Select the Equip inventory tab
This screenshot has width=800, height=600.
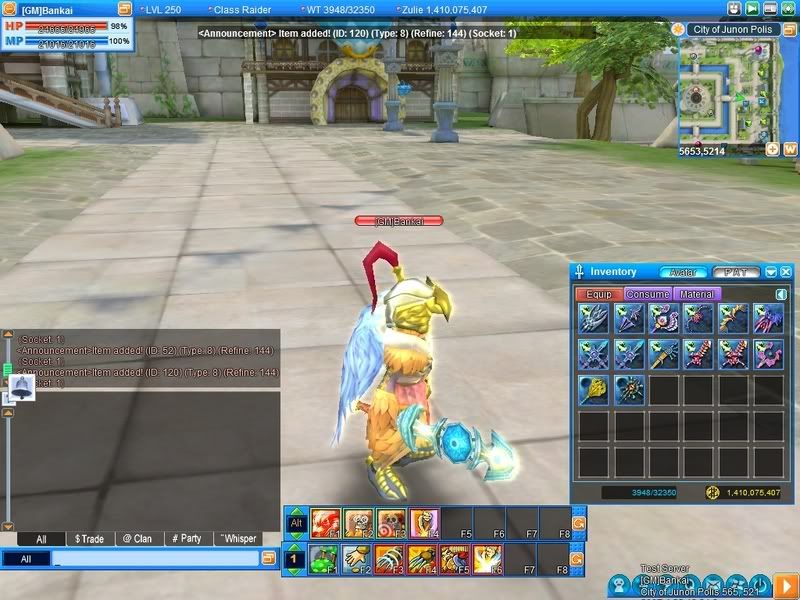599,294
